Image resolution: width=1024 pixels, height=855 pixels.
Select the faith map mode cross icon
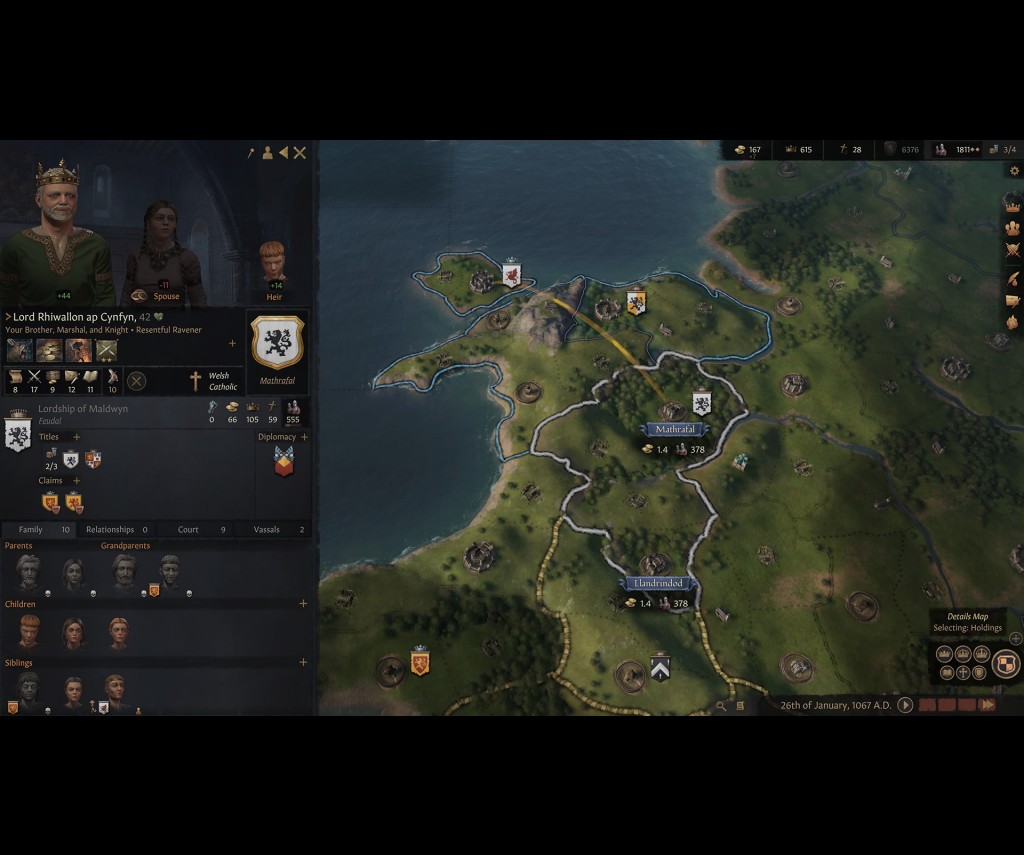963,673
